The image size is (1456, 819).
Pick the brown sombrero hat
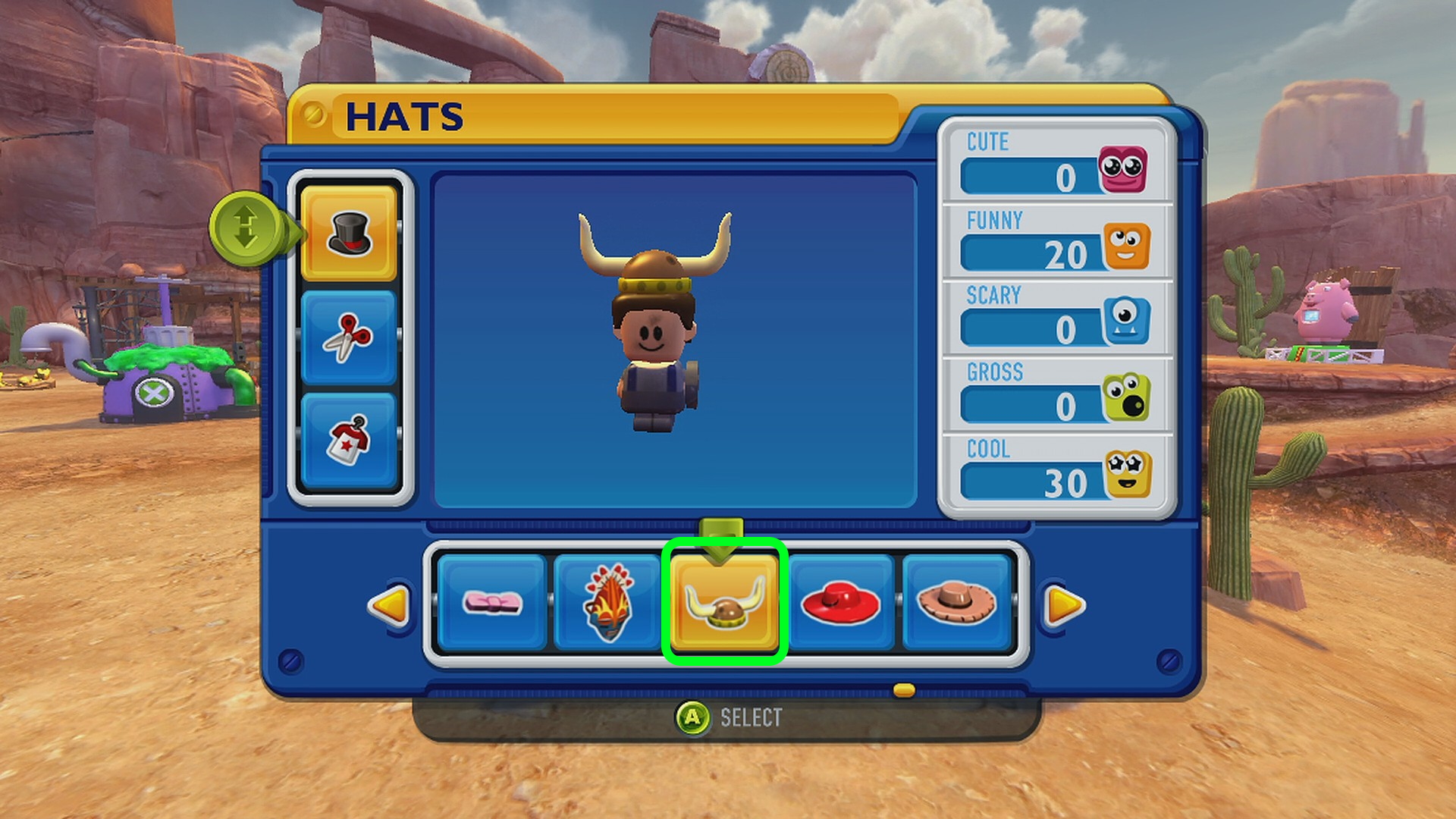(956, 603)
